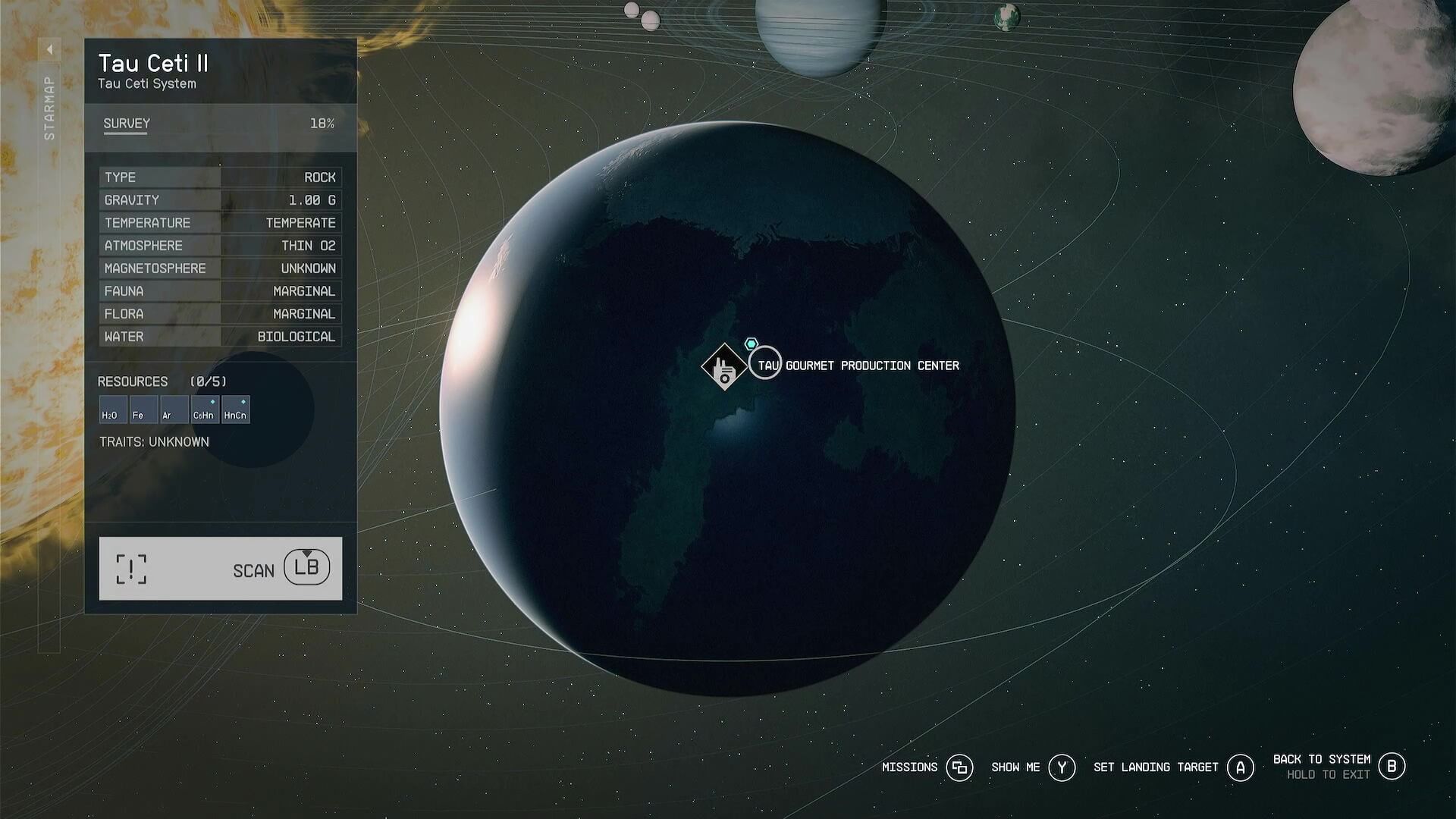This screenshot has width=1456, height=819.
Task: Select the H2O resource tile
Action: click(x=113, y=409)
